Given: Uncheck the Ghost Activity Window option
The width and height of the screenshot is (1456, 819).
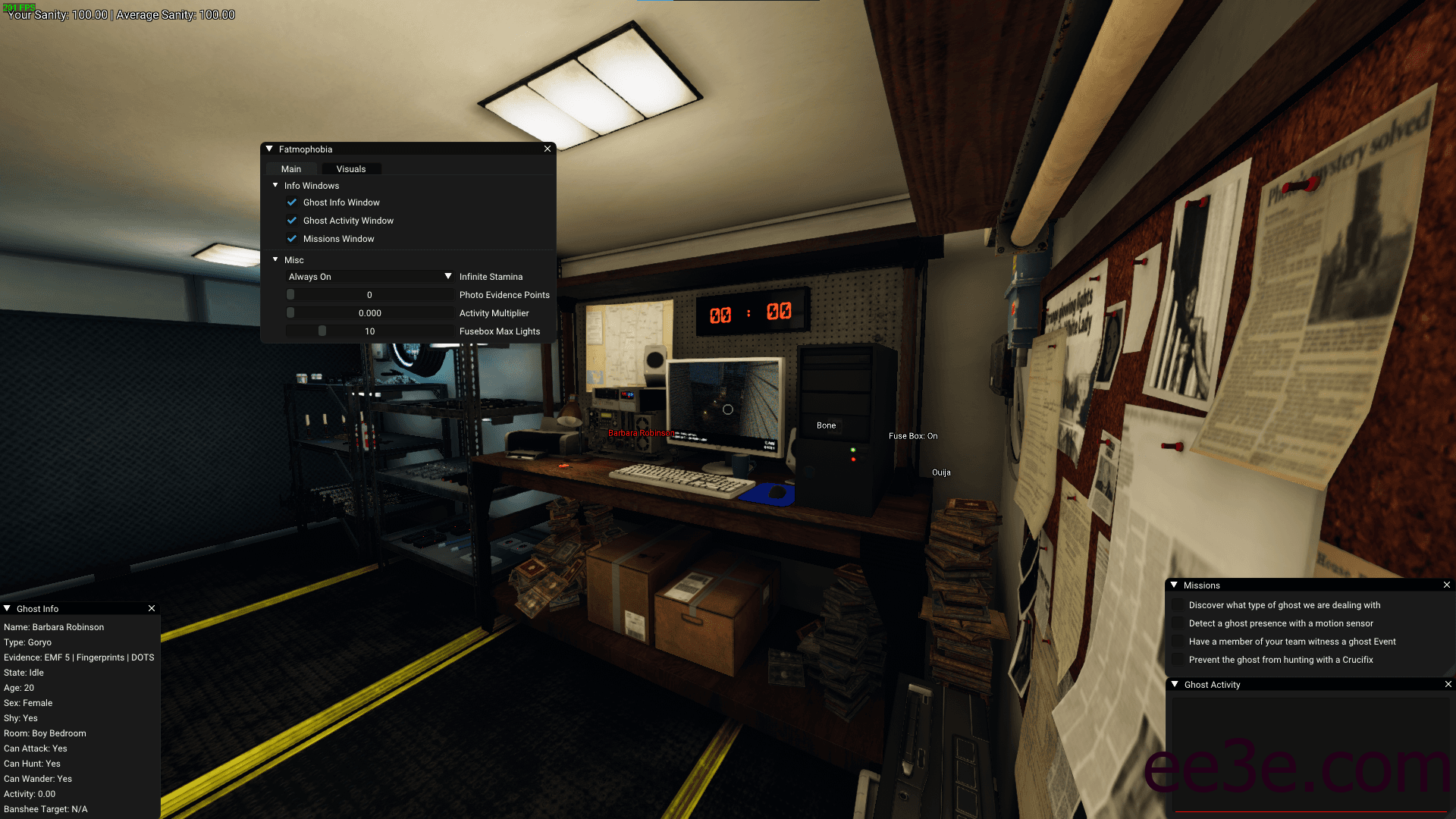Looking at the screenshot, I should (x=292, y=221).
